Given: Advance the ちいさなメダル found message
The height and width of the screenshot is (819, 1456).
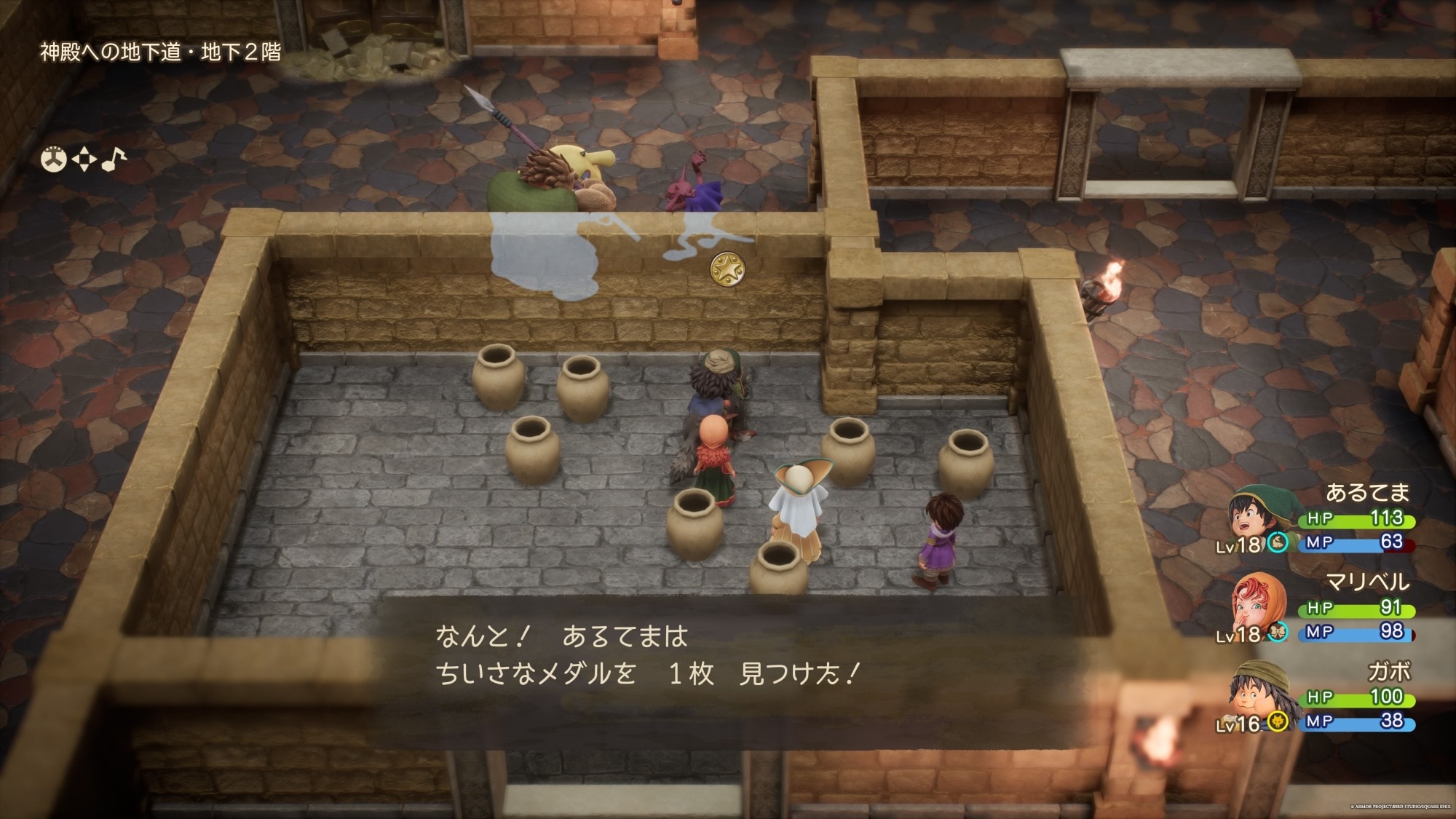Looking at the screenshot, I should (648, 655).
